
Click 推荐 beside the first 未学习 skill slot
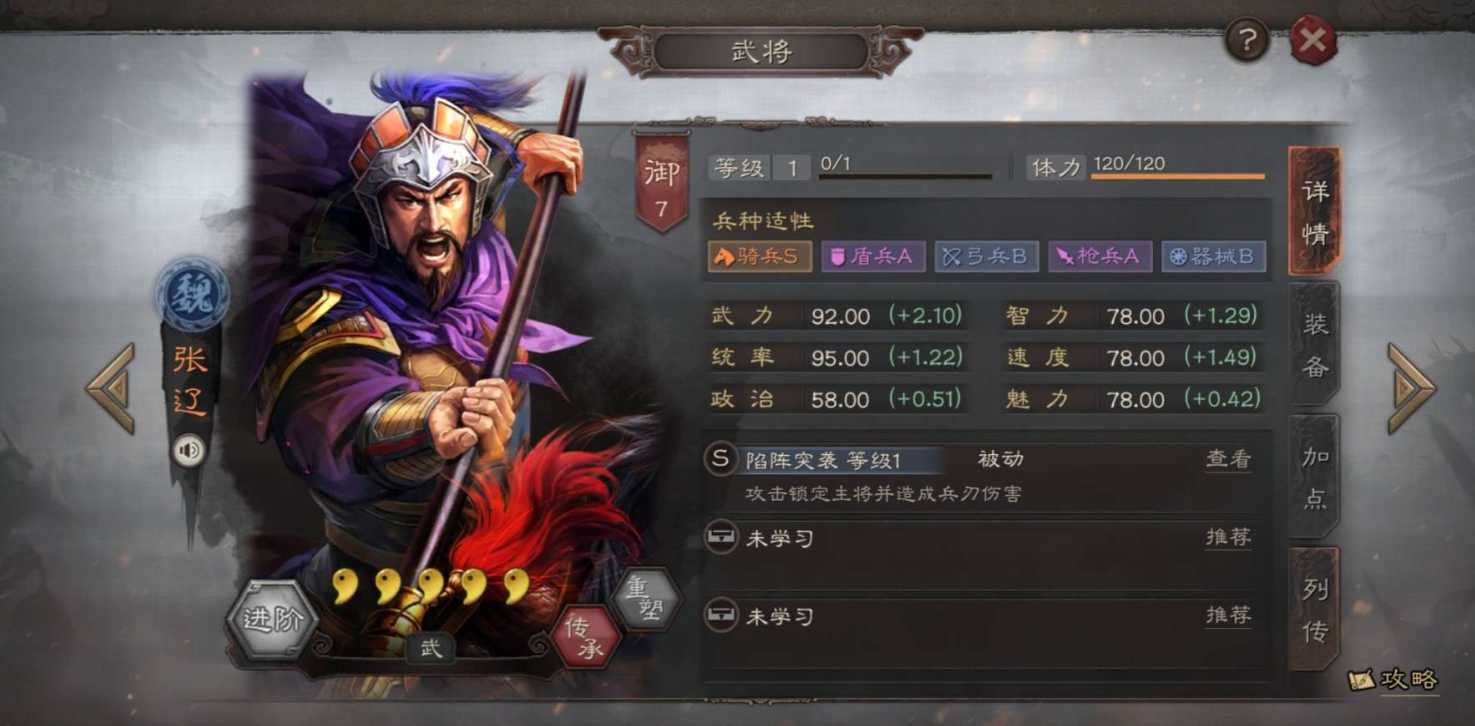click(x=1227, y=538)
